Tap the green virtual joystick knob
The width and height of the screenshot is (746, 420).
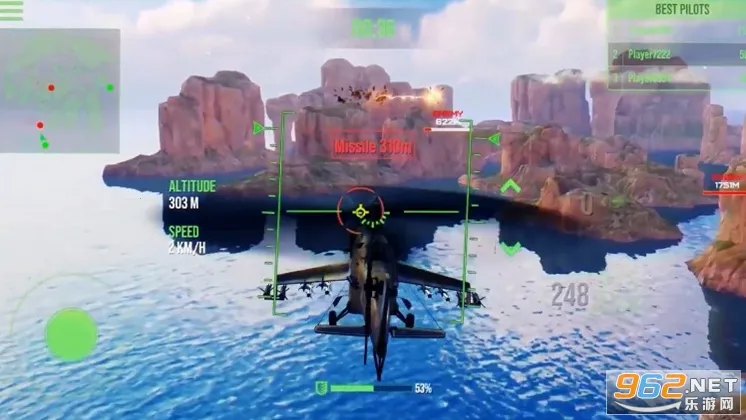click(x=71, y=334)
